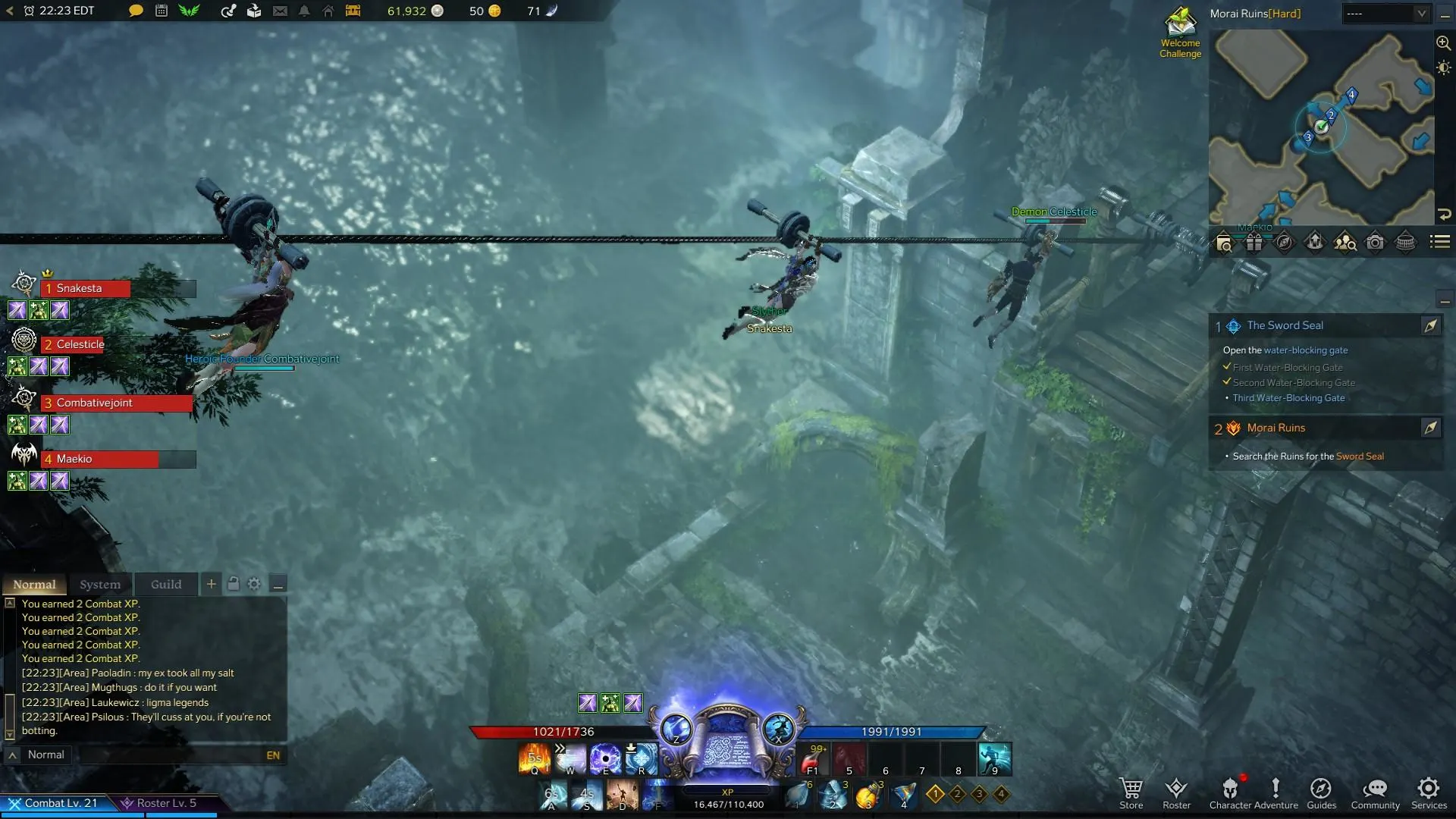Open the Roster menu
The height and width of the screenshot is (819, 1456).
tap(1176, 792)
